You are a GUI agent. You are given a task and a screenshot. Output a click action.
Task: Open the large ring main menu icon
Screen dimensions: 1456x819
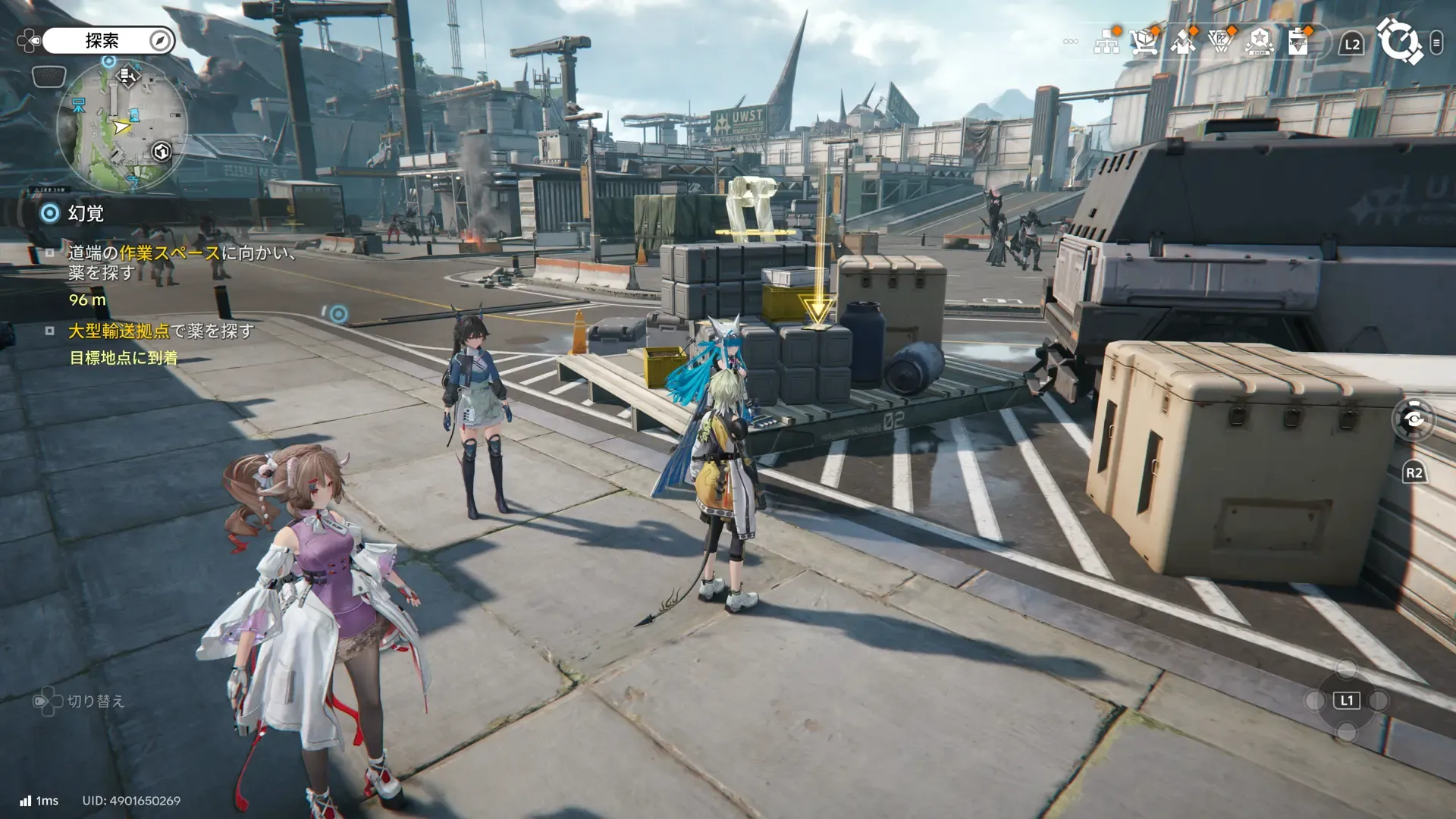(1399, 42)
